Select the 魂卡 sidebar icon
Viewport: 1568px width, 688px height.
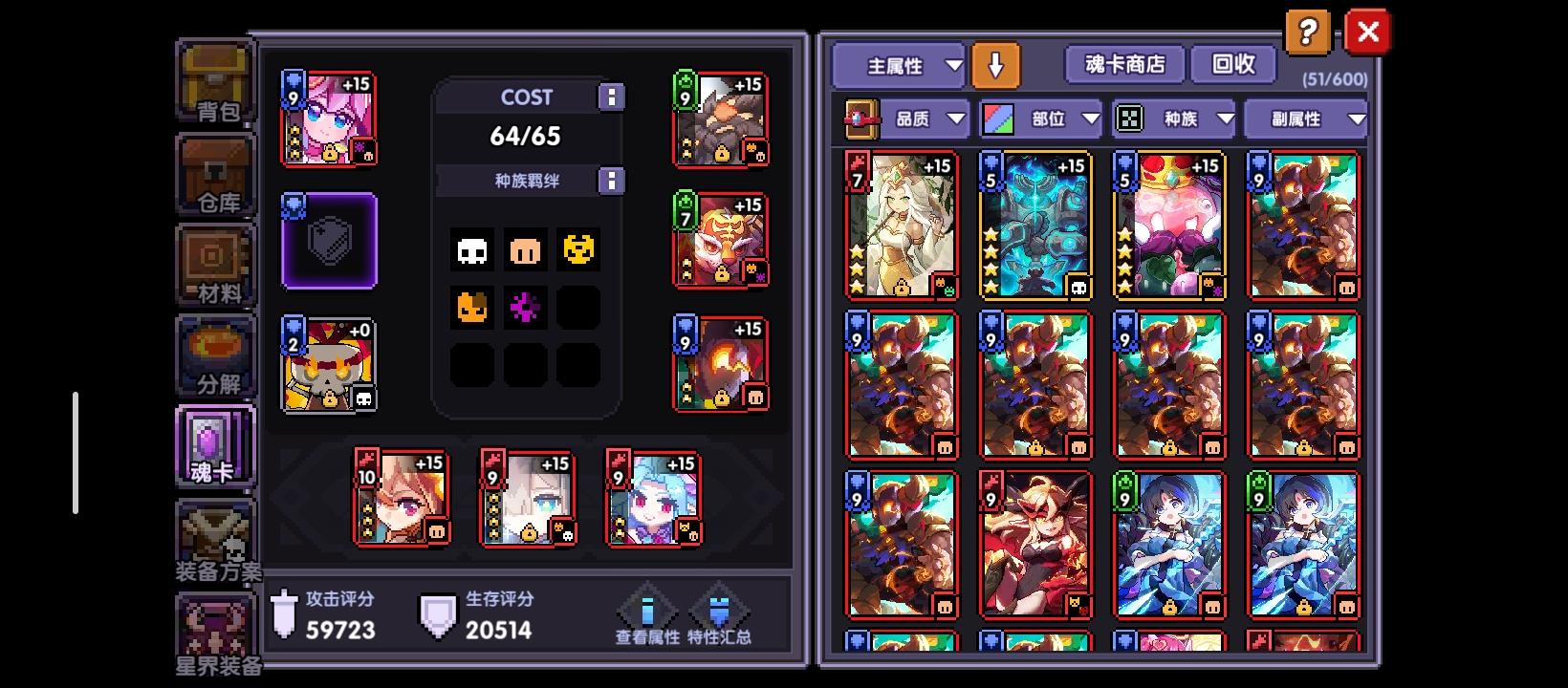point(215,446)
